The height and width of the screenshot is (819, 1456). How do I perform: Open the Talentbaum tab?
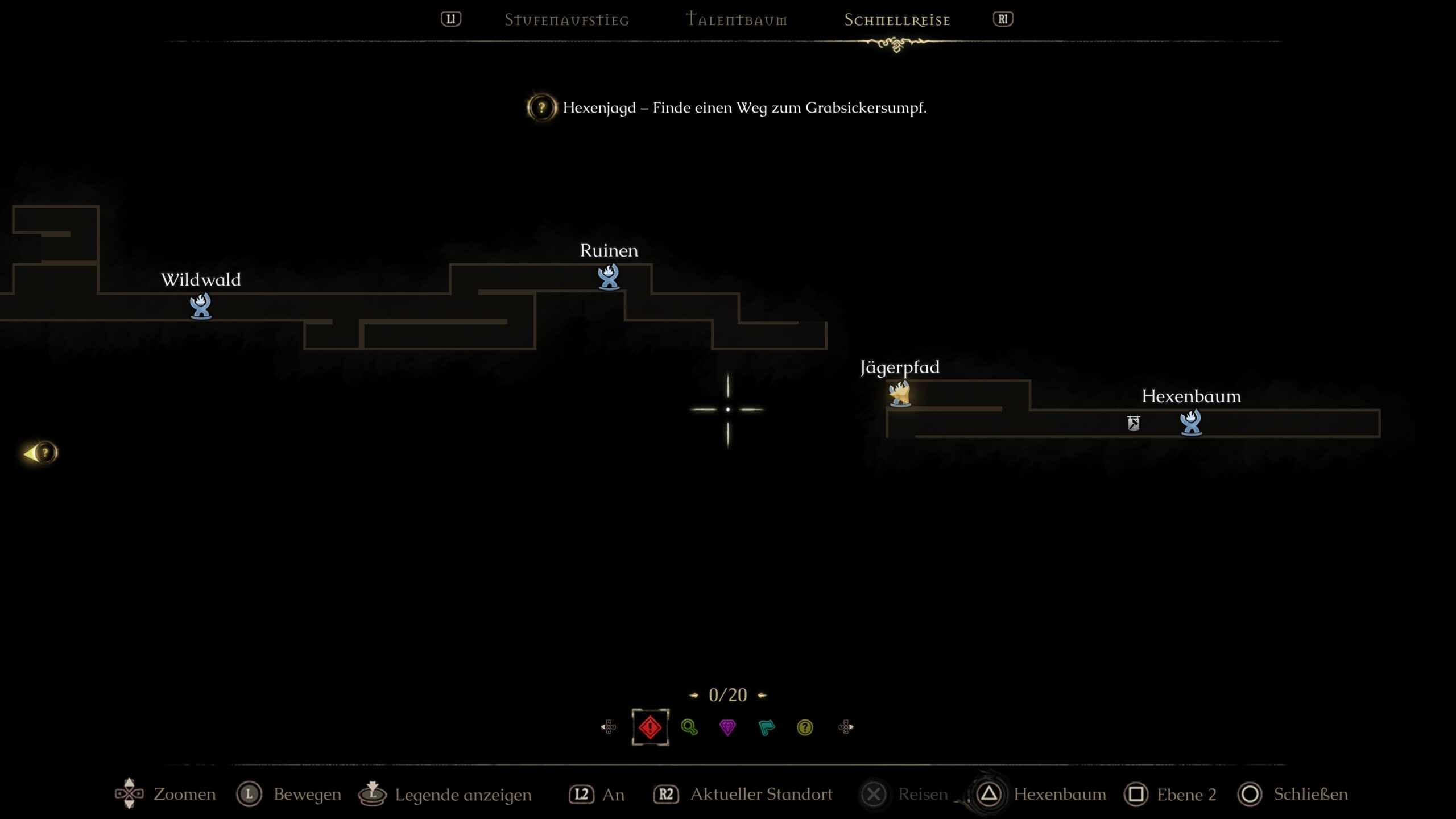coord(737,20)
